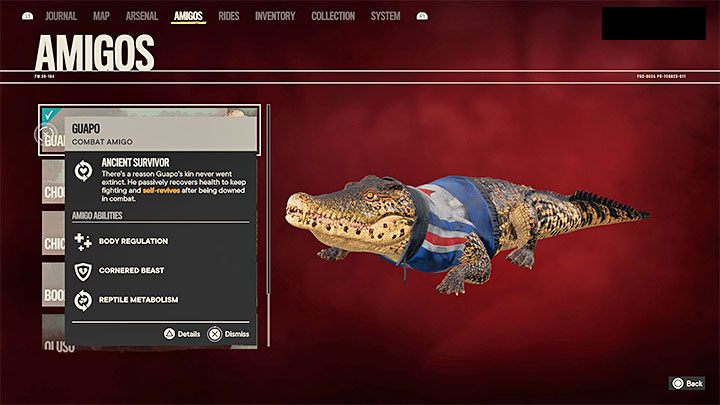The width and height of the screenshot is (720, 405).
Task: Open the Rides tab
Action: (x=230, y=16)
